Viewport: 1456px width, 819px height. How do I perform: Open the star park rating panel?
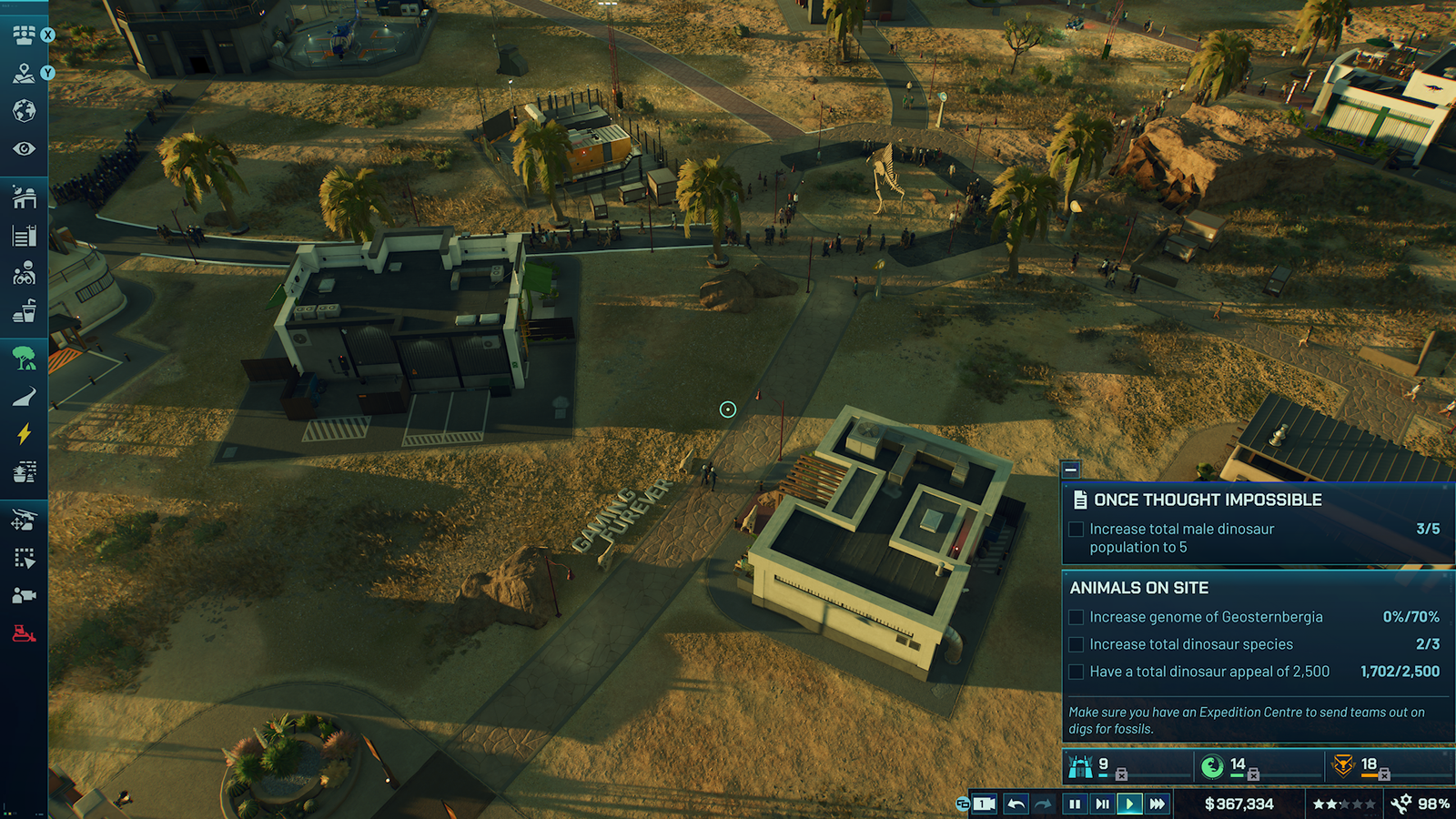1343,804
